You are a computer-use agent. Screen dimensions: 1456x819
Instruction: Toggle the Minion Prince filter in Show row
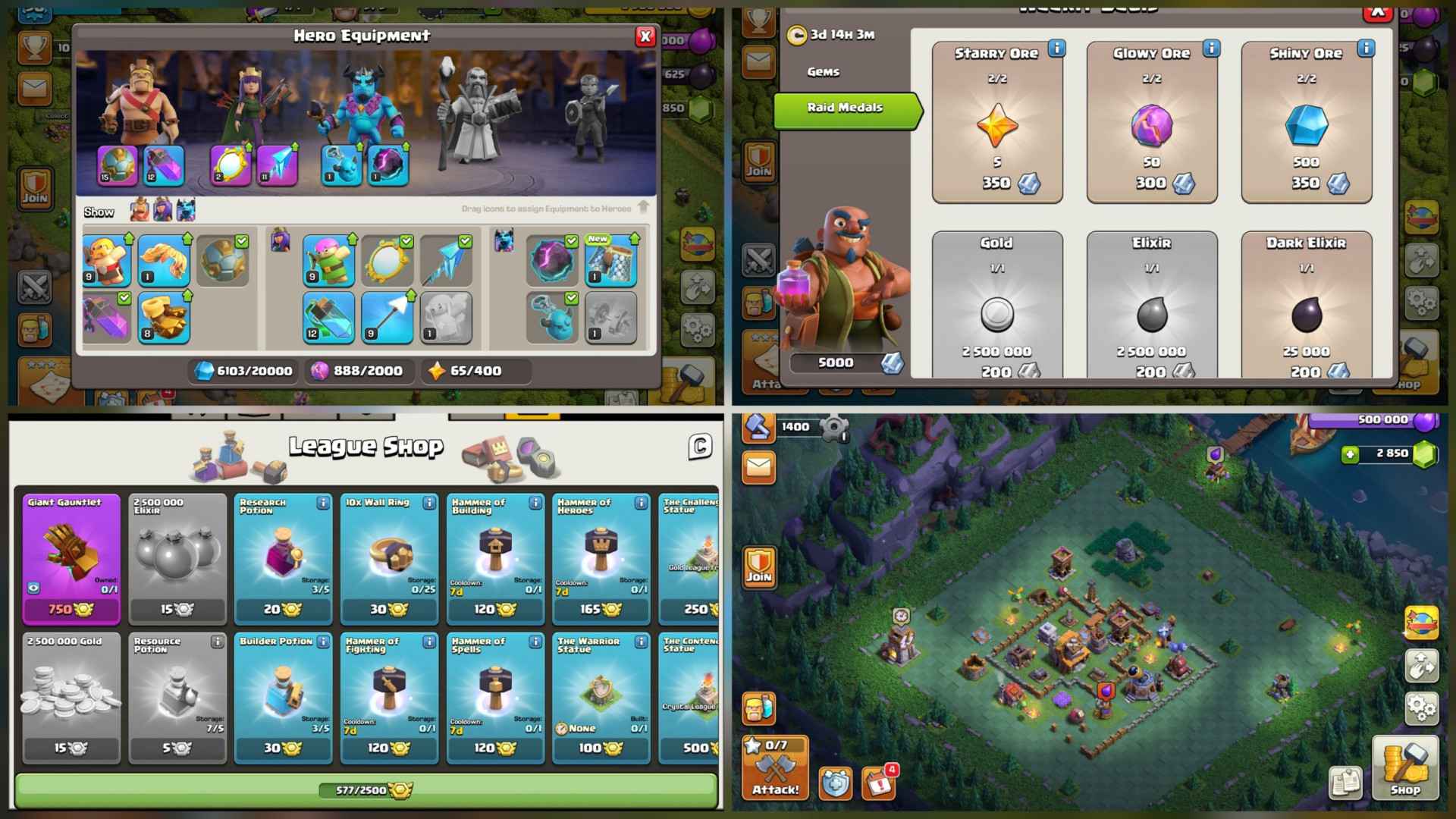point(187,210)
